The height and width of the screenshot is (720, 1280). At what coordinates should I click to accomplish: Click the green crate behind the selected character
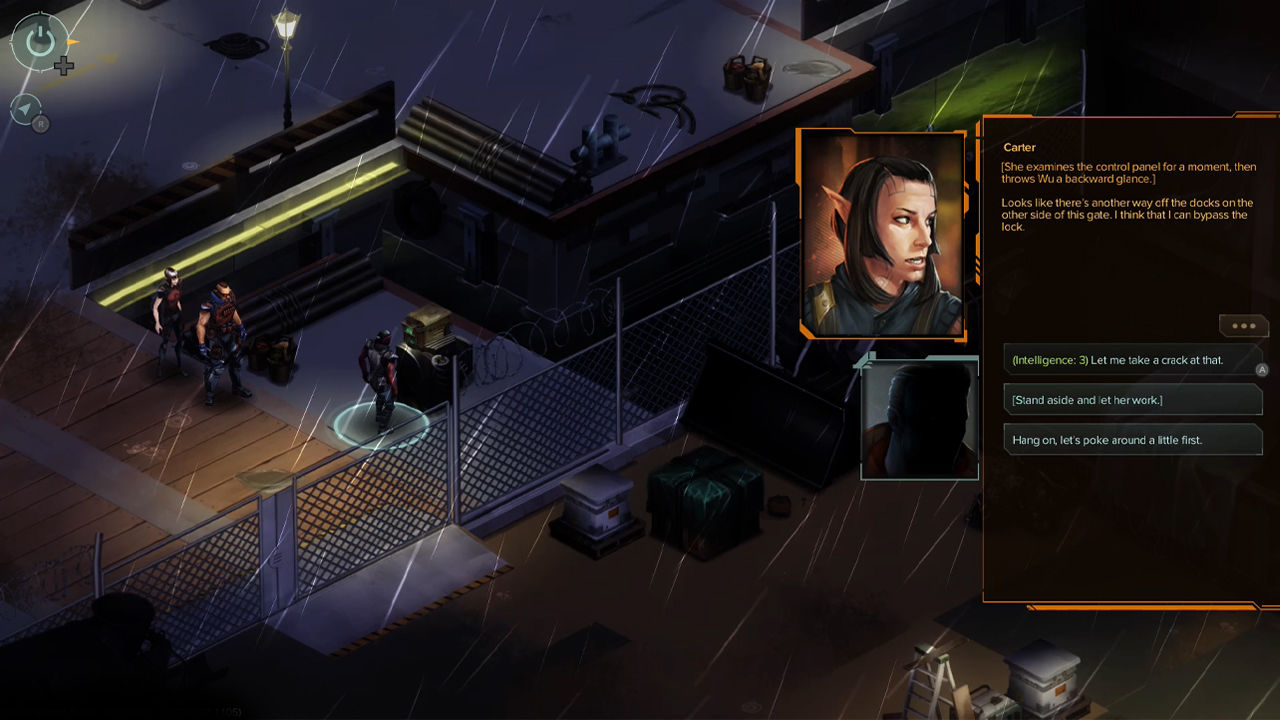[x=430, y=335]
